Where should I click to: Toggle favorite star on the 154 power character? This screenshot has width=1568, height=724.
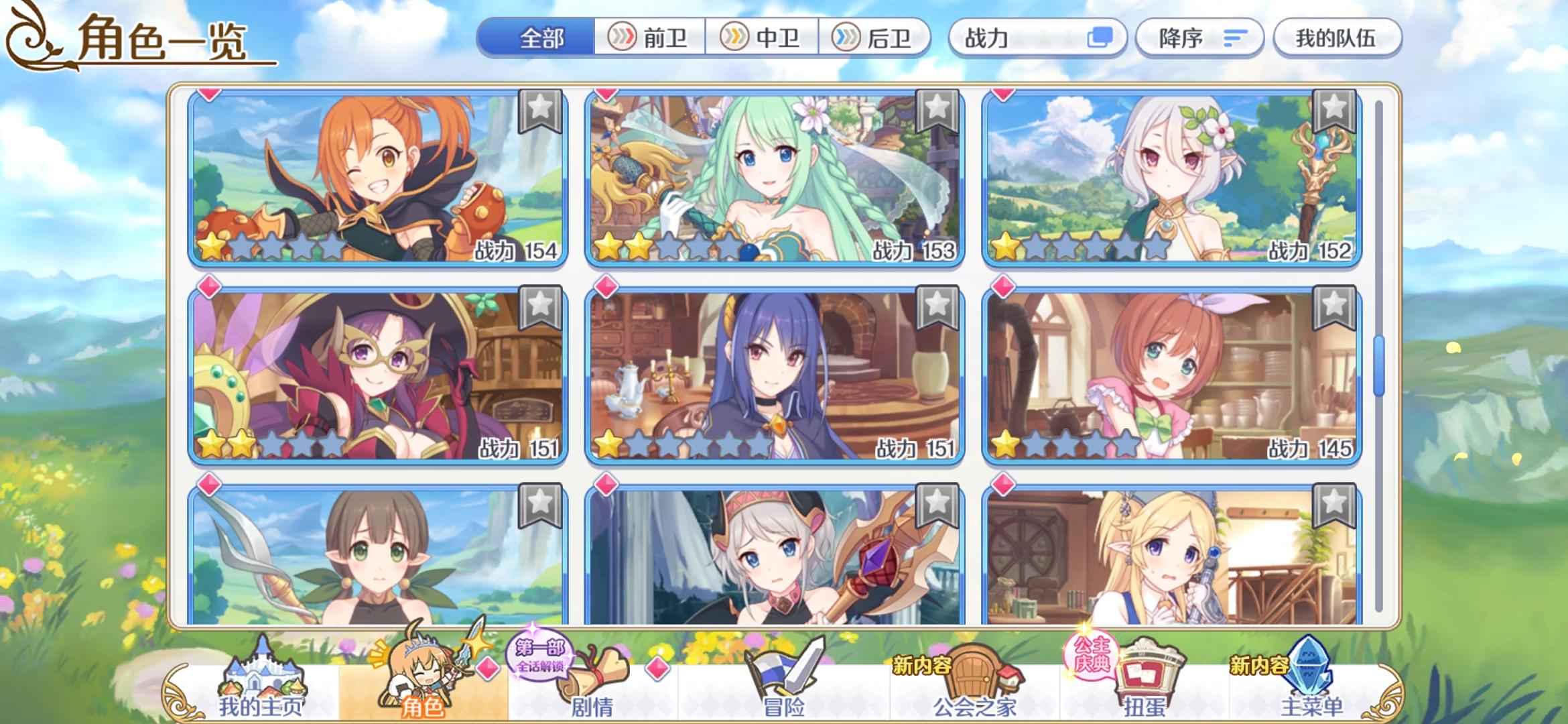[x=540, y=111]
